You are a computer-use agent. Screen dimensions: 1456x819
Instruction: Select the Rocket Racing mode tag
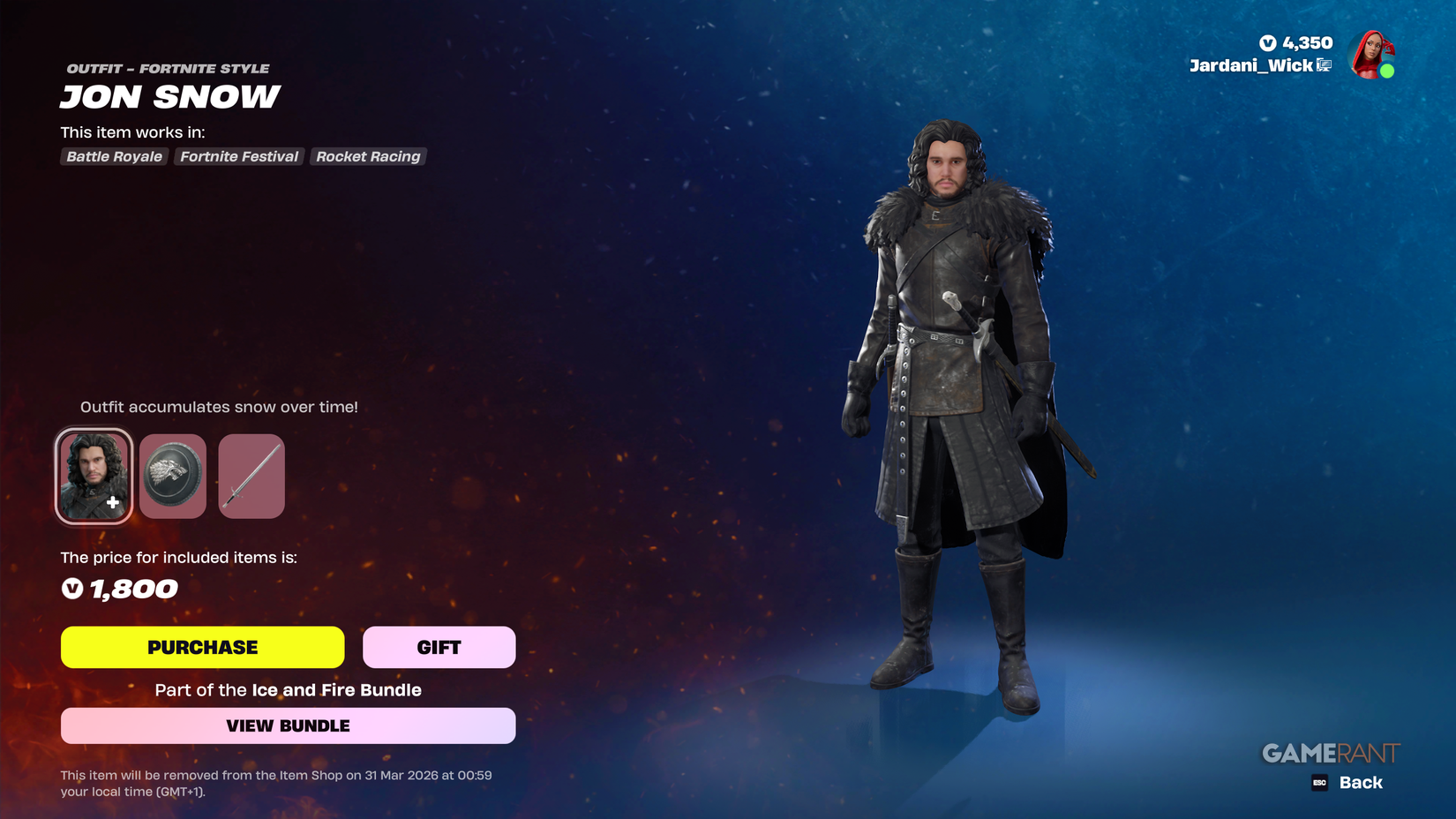point(368,156)
